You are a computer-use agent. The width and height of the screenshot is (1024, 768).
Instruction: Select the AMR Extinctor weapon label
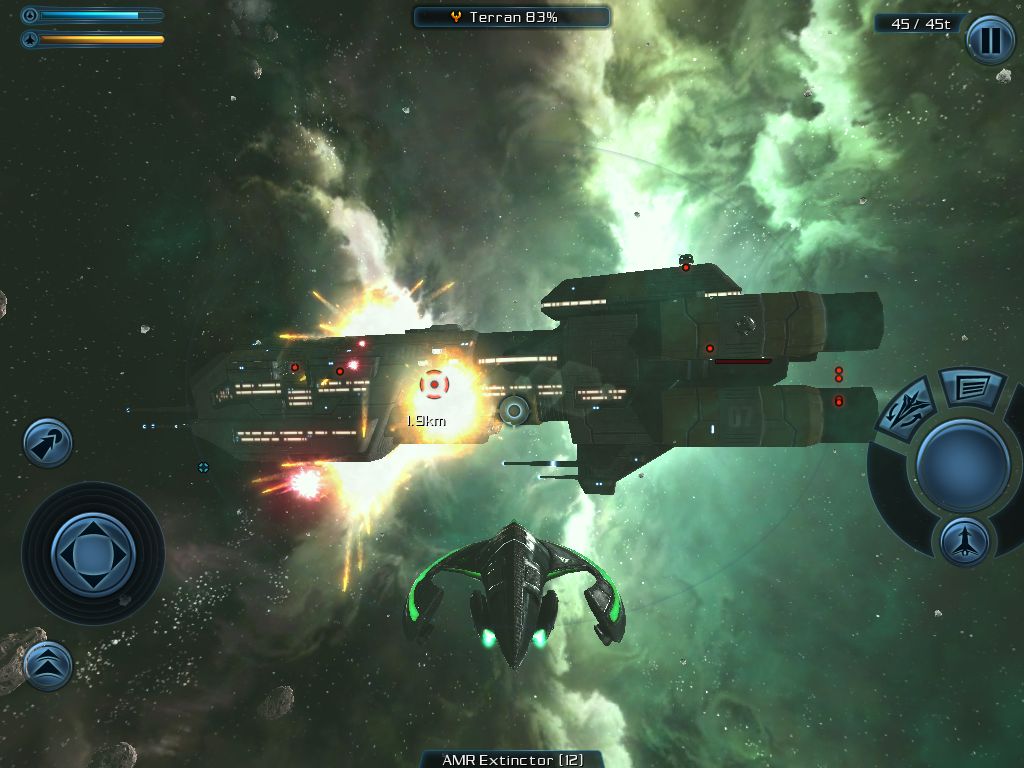tap(512, 759)
